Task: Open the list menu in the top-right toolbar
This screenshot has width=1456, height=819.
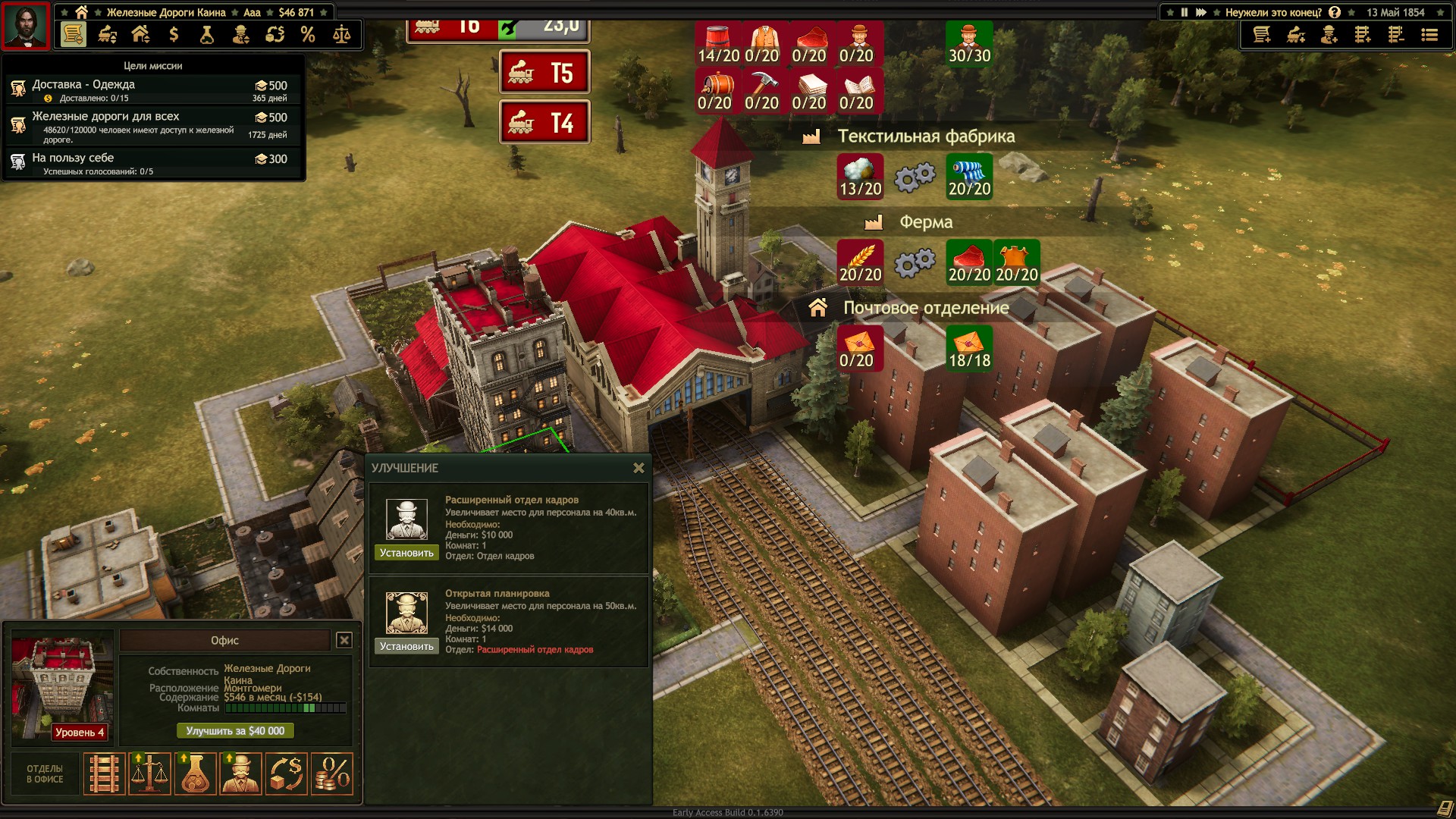Action: pos(1429,35)
